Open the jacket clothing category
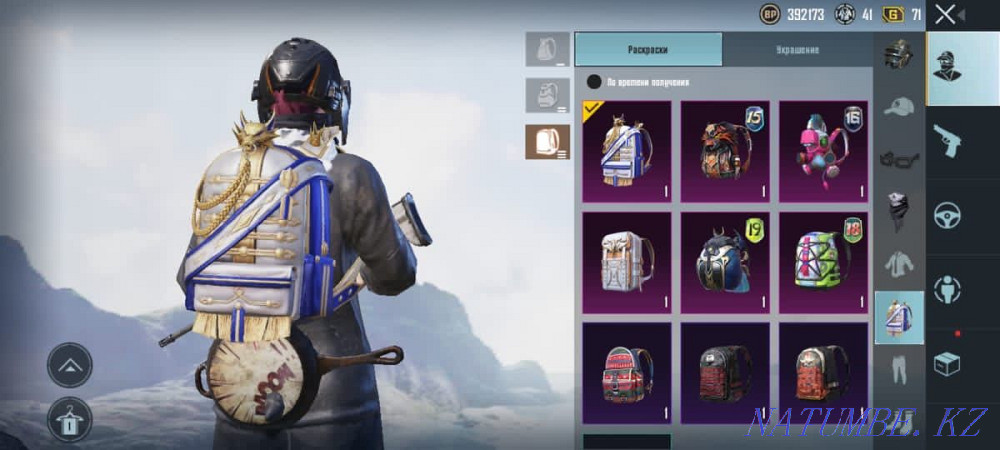Image resolution: width=1000 pixels, height=450 pixels. click(x=899, y=264)
